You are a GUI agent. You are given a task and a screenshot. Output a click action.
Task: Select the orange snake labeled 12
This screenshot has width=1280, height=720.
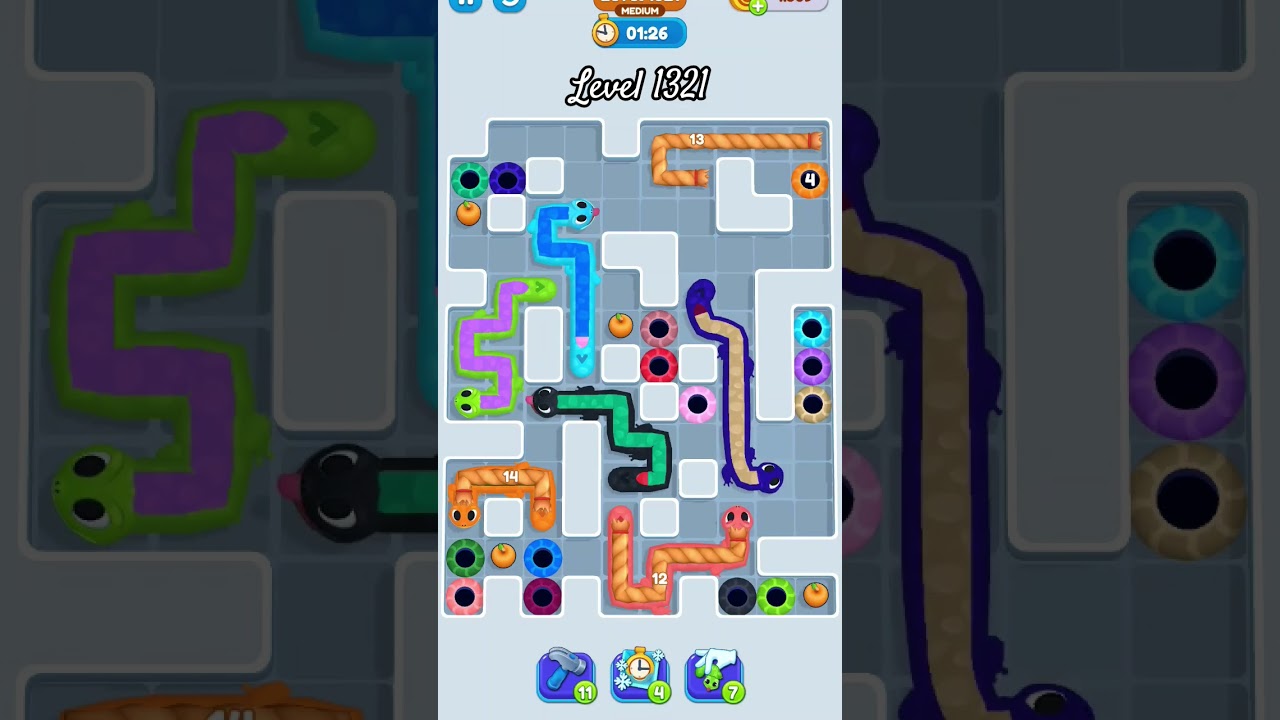coord(660,578)
